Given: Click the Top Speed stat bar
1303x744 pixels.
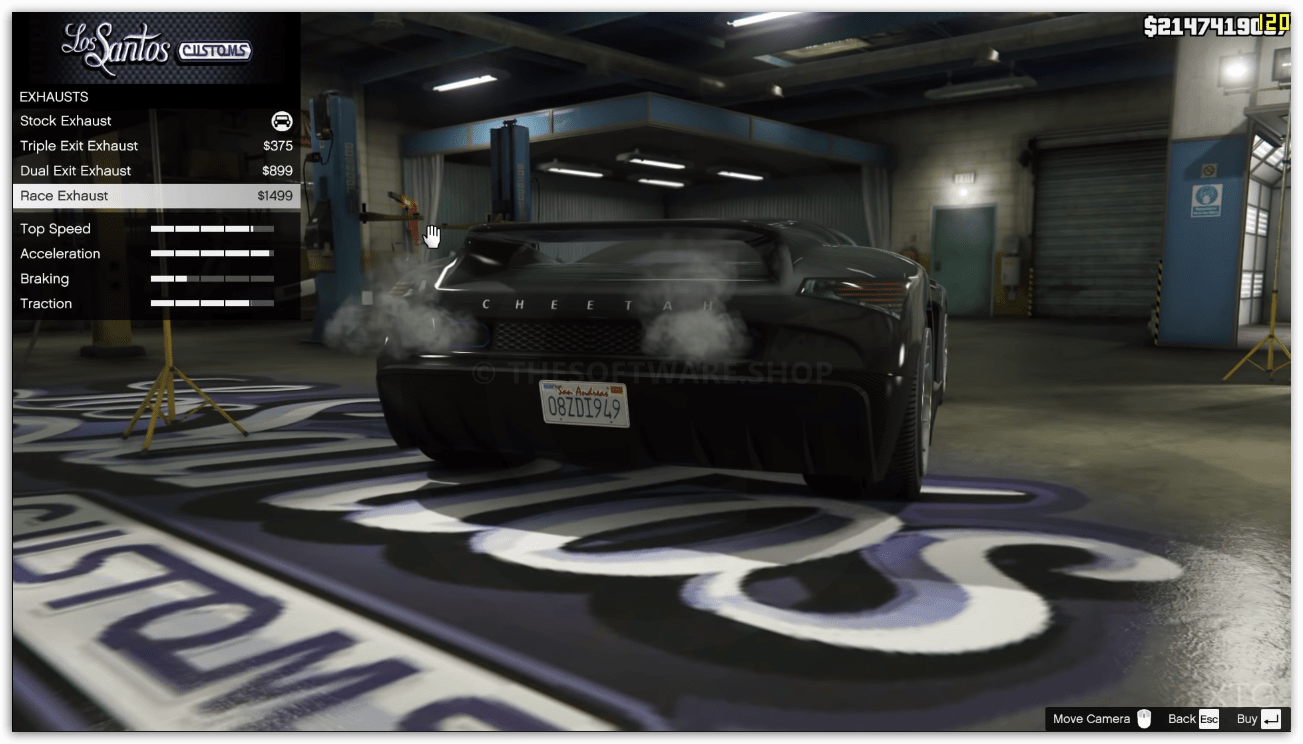Looking at the screenshot, I should pyautogui.click(x=211, y=228).
